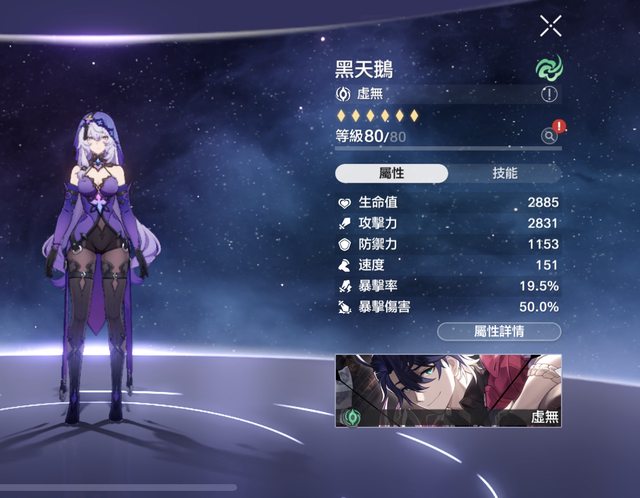Viewport: 640px width, 498px height.
Task: Close the character details panel
Action: (x=550, y=26)
